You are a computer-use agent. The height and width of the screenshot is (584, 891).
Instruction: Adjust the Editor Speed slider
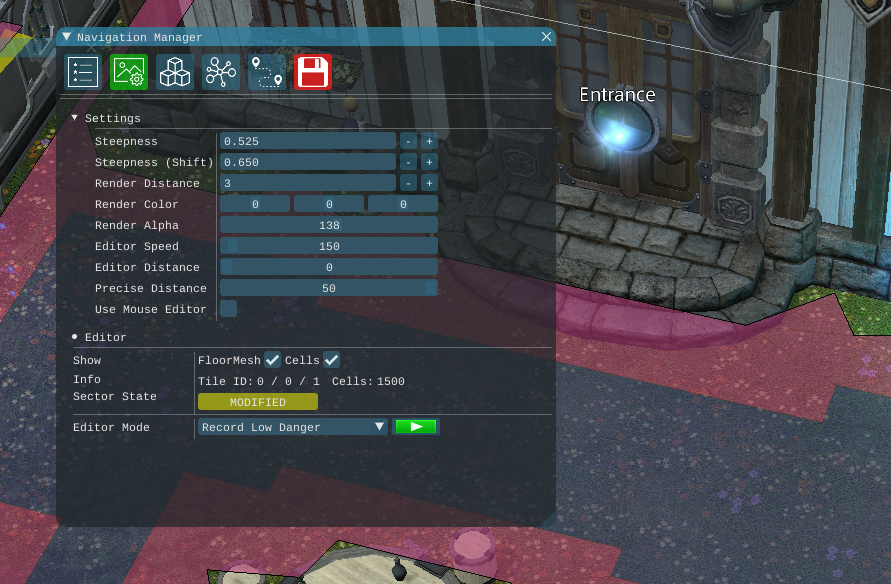click(x=329, y=246)
